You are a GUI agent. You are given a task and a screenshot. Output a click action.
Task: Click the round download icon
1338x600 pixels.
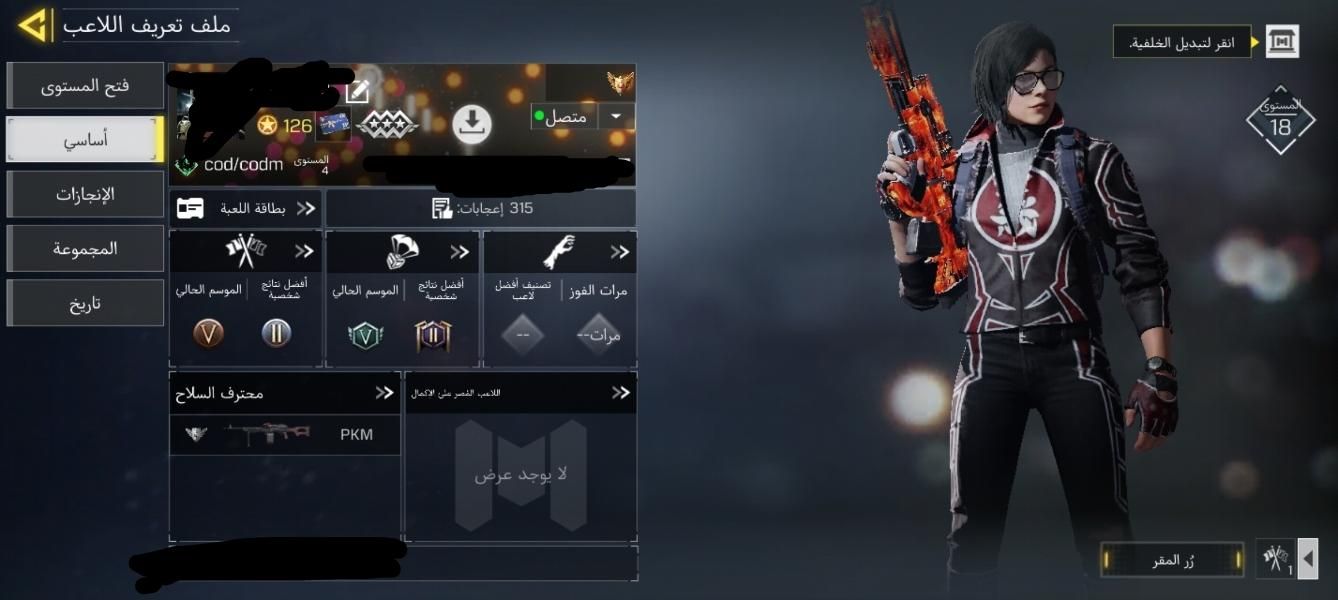coord(472,124)
